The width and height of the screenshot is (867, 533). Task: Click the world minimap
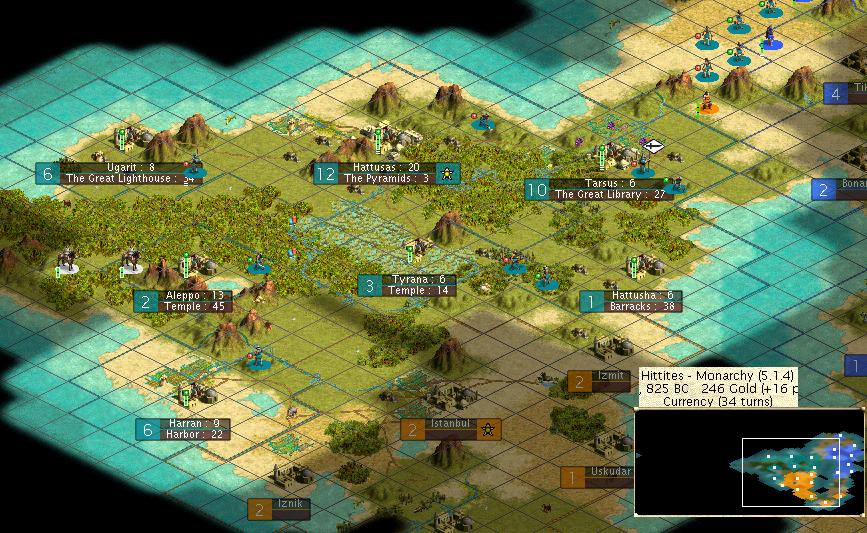tap(750, 472)
